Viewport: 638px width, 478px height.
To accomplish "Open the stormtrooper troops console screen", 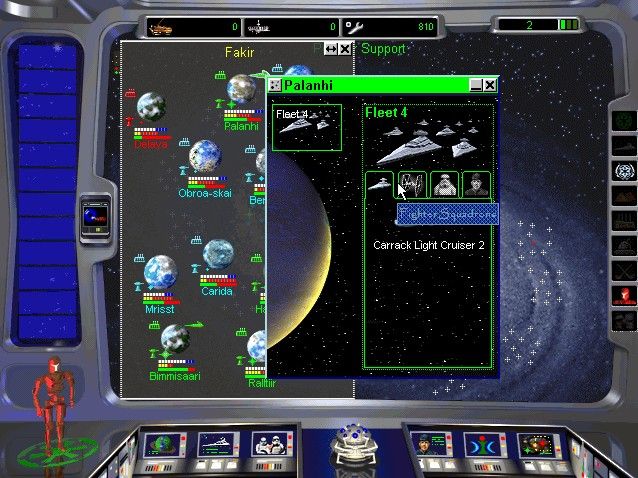I will pyautogui.click(x=271, y=443).
